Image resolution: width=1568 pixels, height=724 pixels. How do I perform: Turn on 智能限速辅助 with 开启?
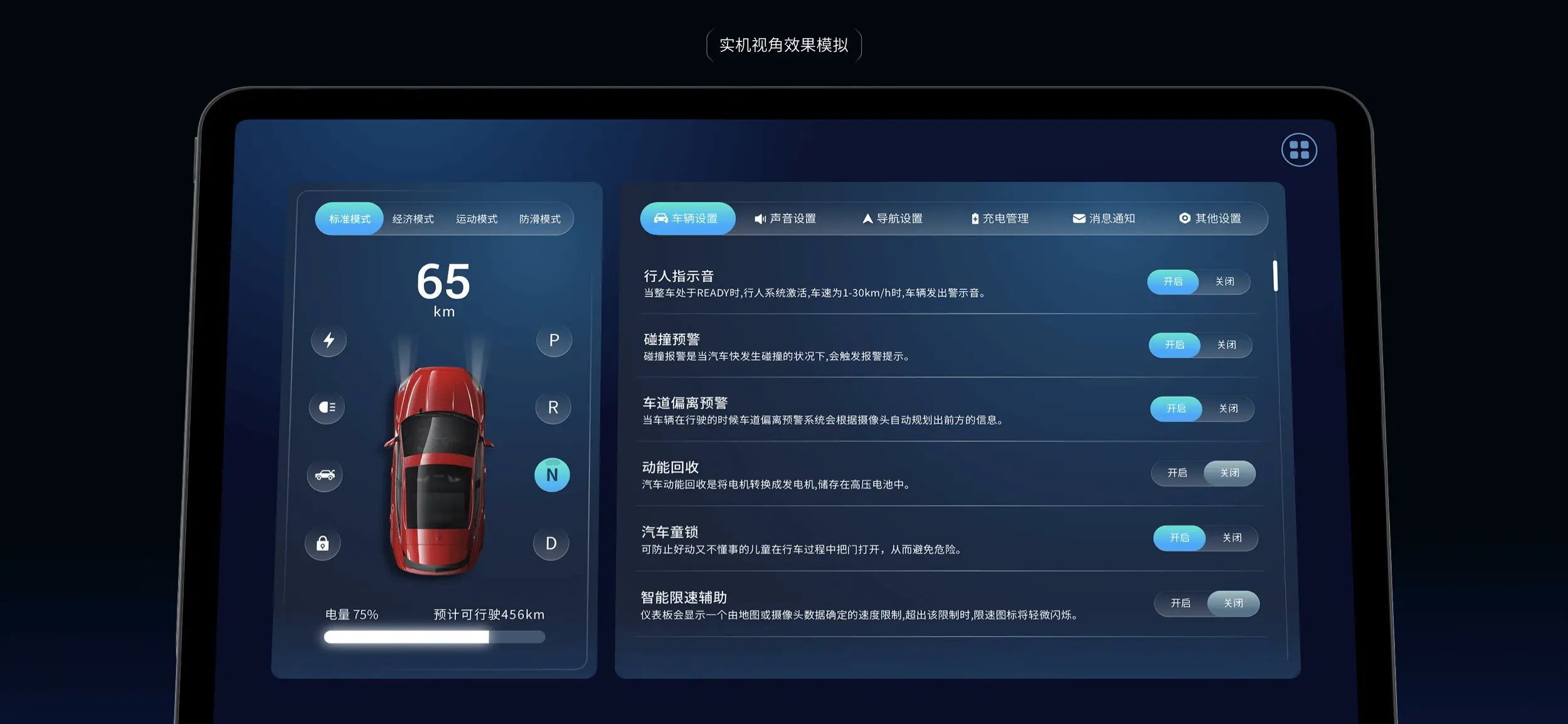click(1180, 603)
